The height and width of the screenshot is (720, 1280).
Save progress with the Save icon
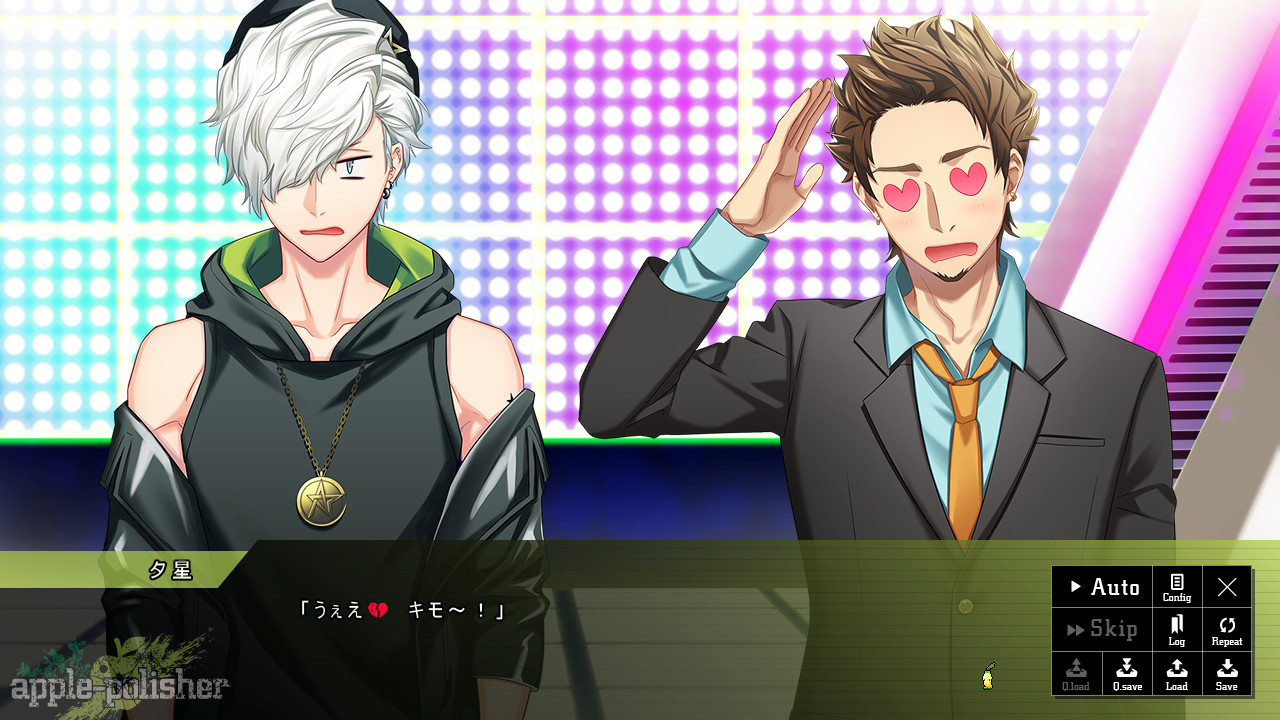pos(1227,673)
